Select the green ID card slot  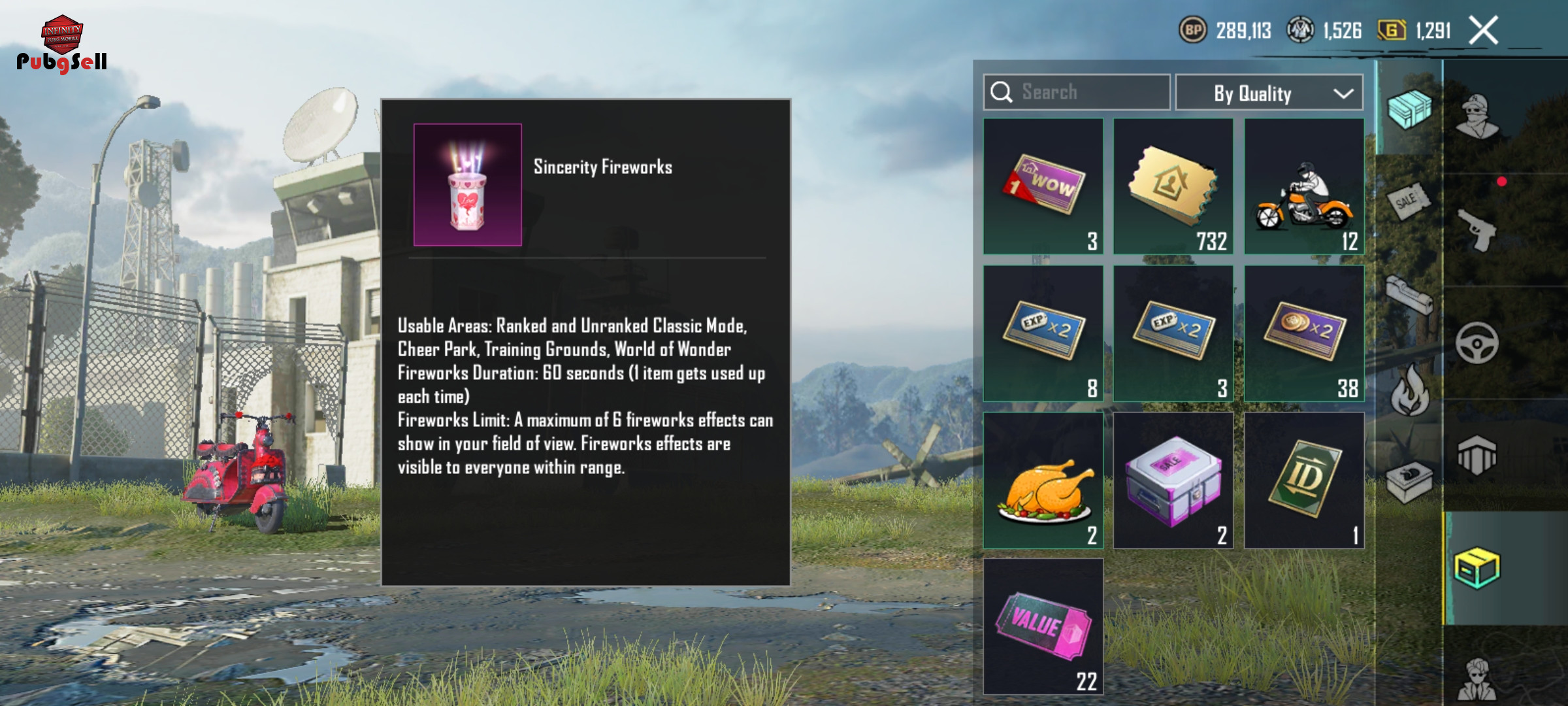click(x=1304, y=480)
